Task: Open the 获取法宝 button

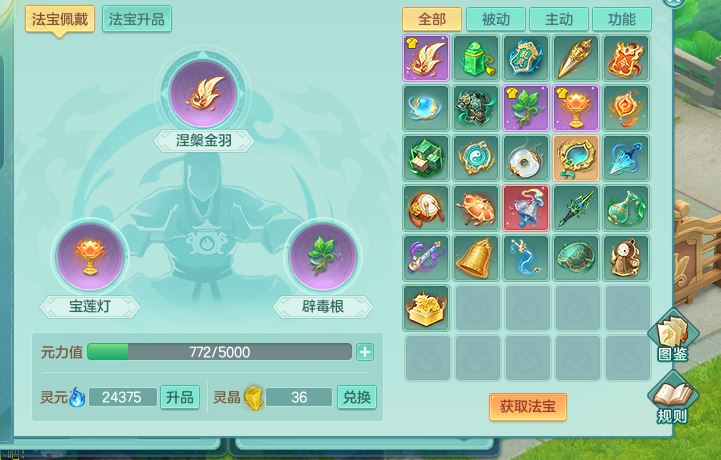Action: coord(527,406)
